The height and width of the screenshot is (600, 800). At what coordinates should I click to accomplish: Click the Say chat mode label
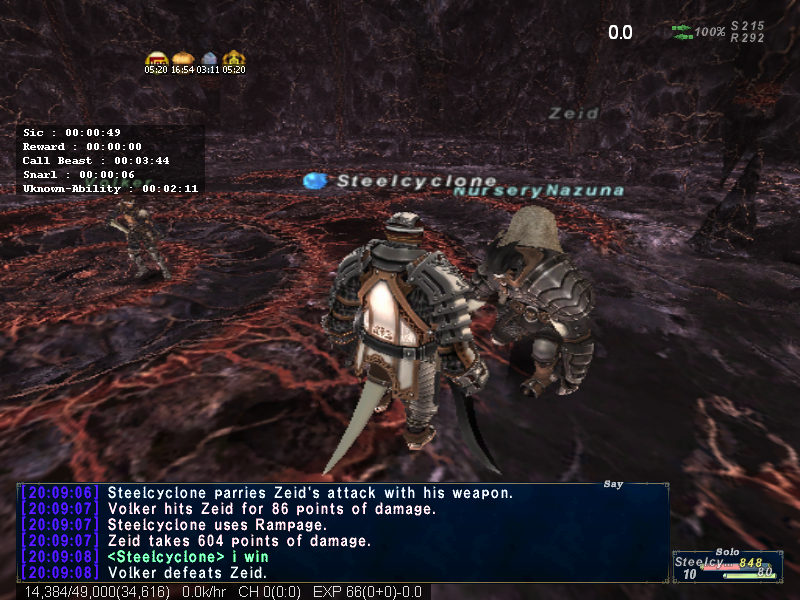(x=613, y=485)
